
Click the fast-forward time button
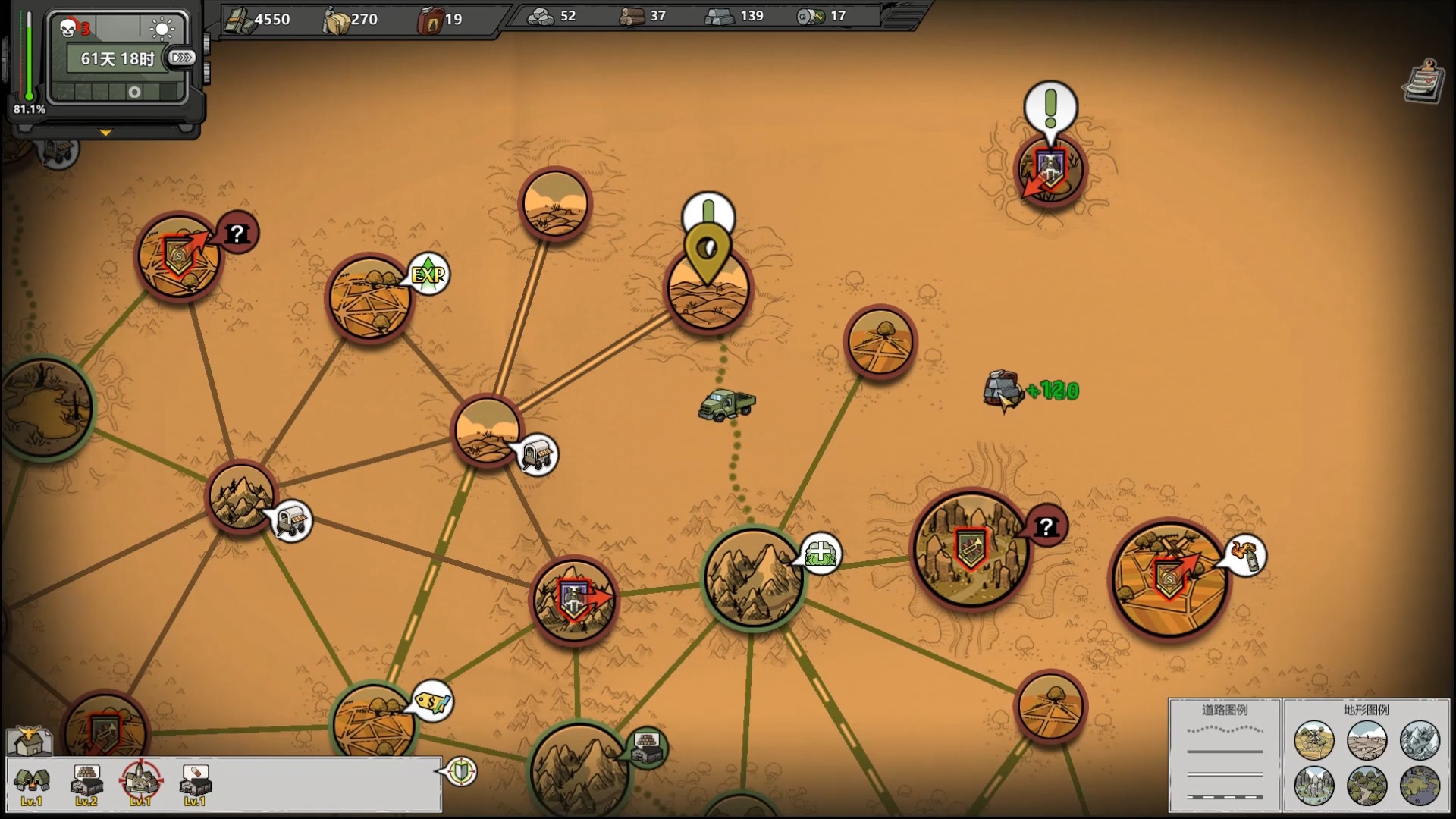(x=181, y=58)
